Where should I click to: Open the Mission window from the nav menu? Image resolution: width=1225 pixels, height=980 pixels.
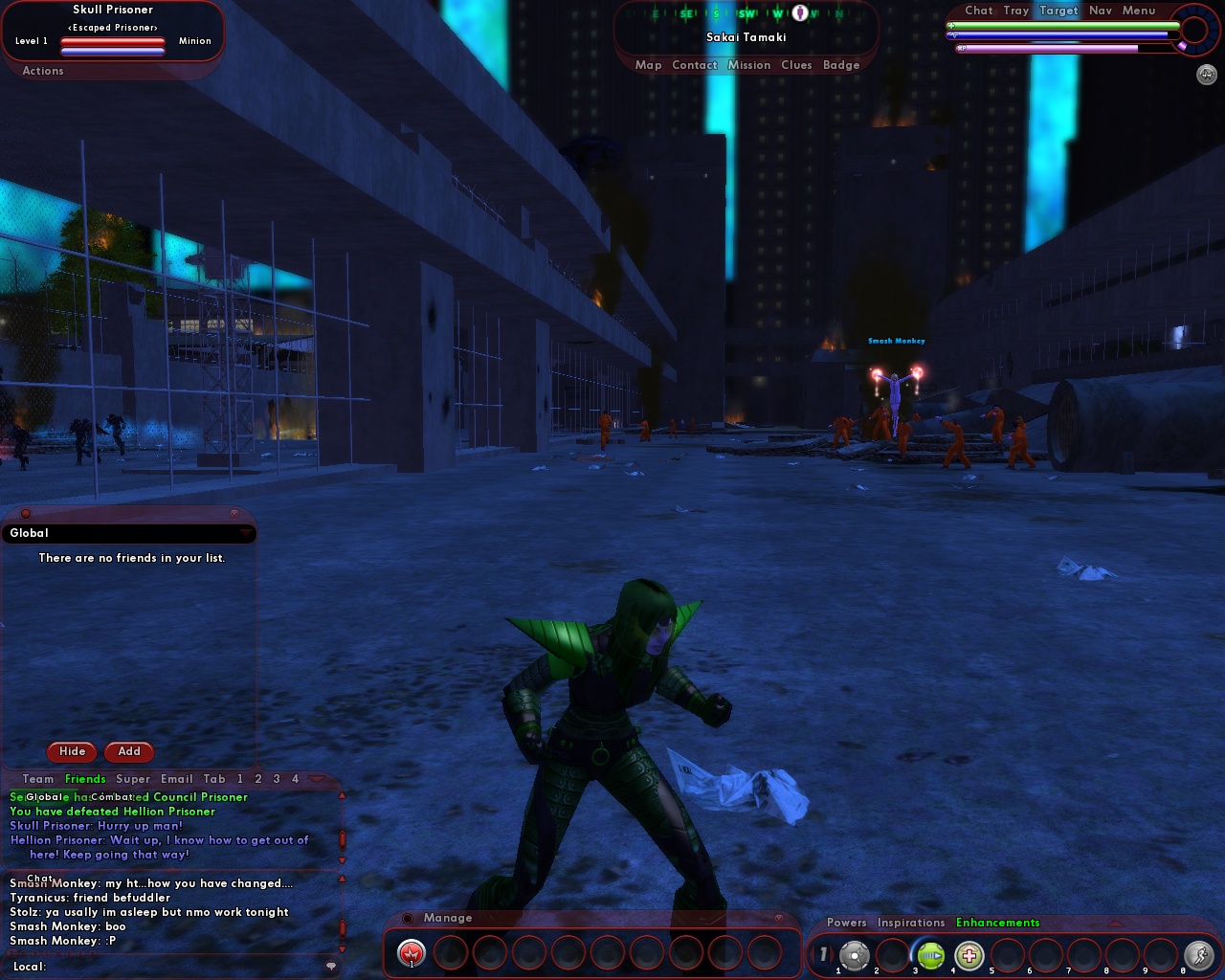pos(749,65)
